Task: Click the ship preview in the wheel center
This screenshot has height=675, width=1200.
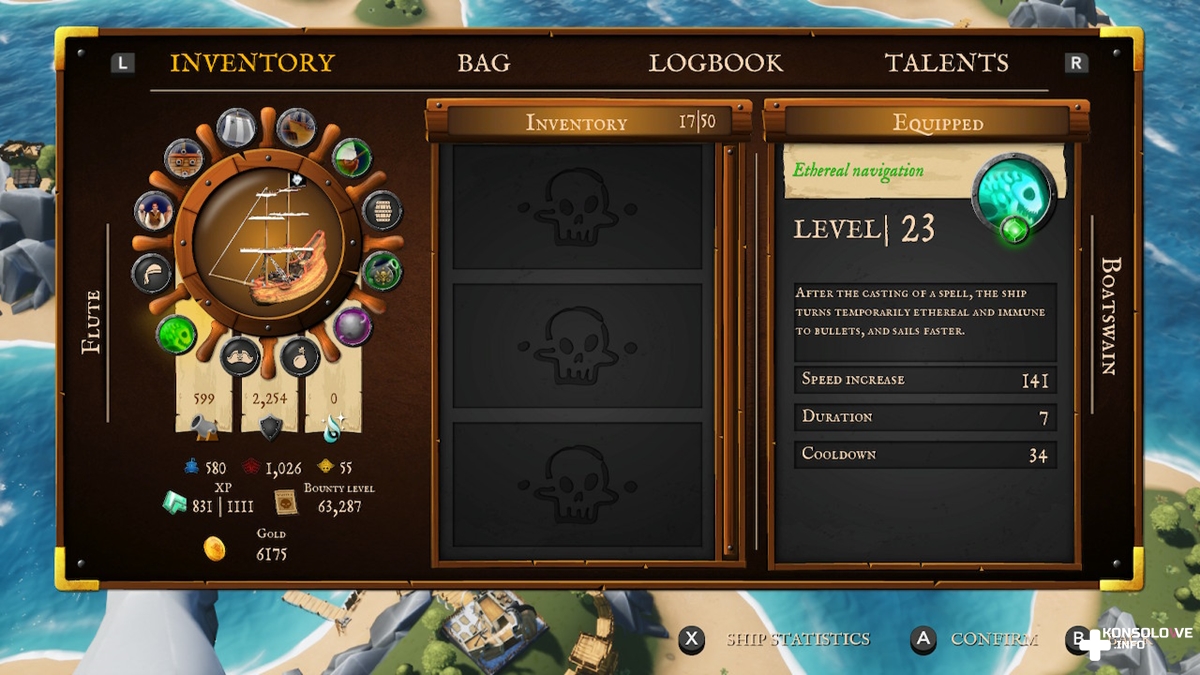Action: click(268, 244)
